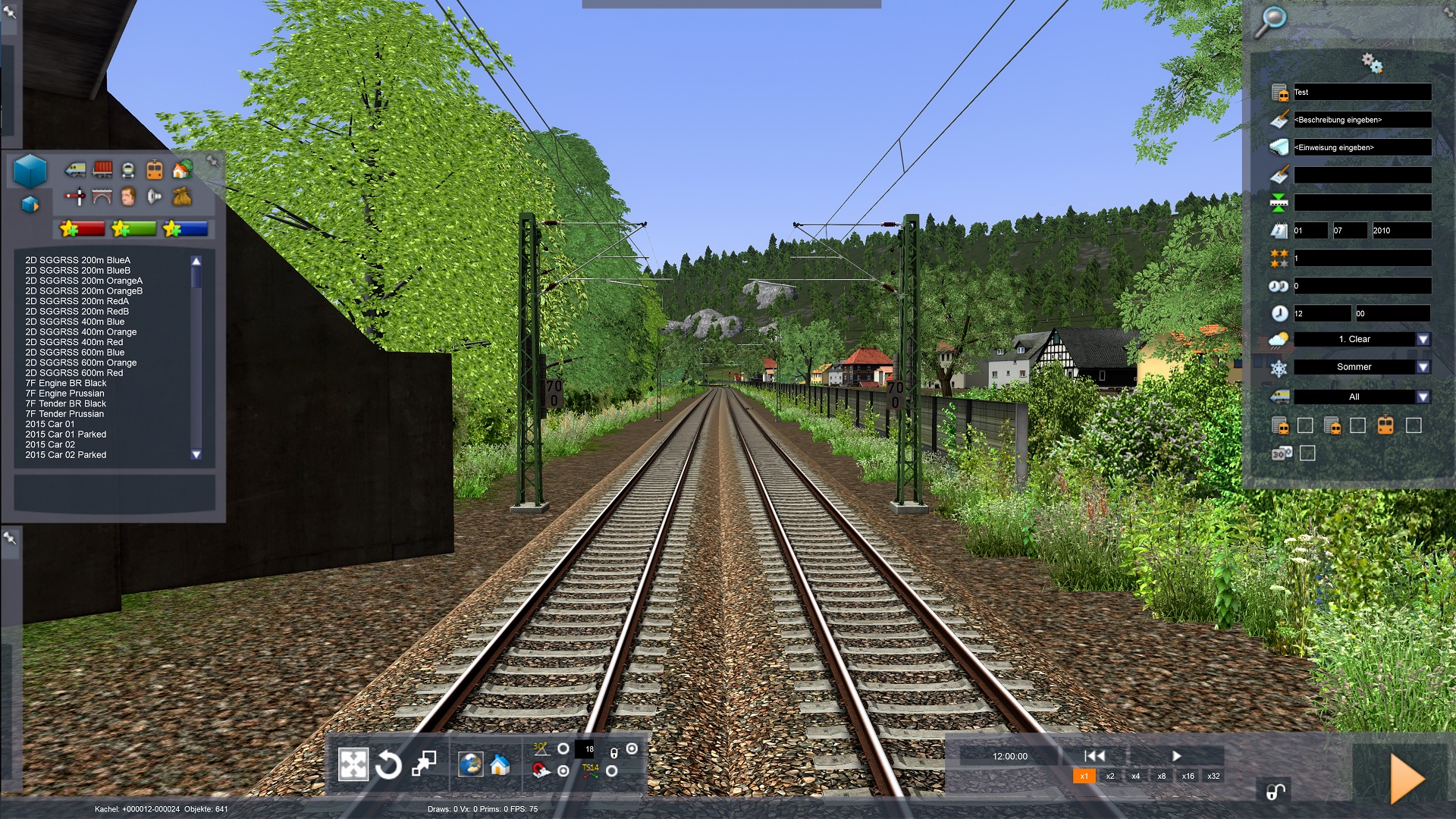Screen dimensions: 1456x819
Task: Select '2D SGGRSS 200m BlueA' from the list
Action: pyautogui.click(x=77, y=260)
